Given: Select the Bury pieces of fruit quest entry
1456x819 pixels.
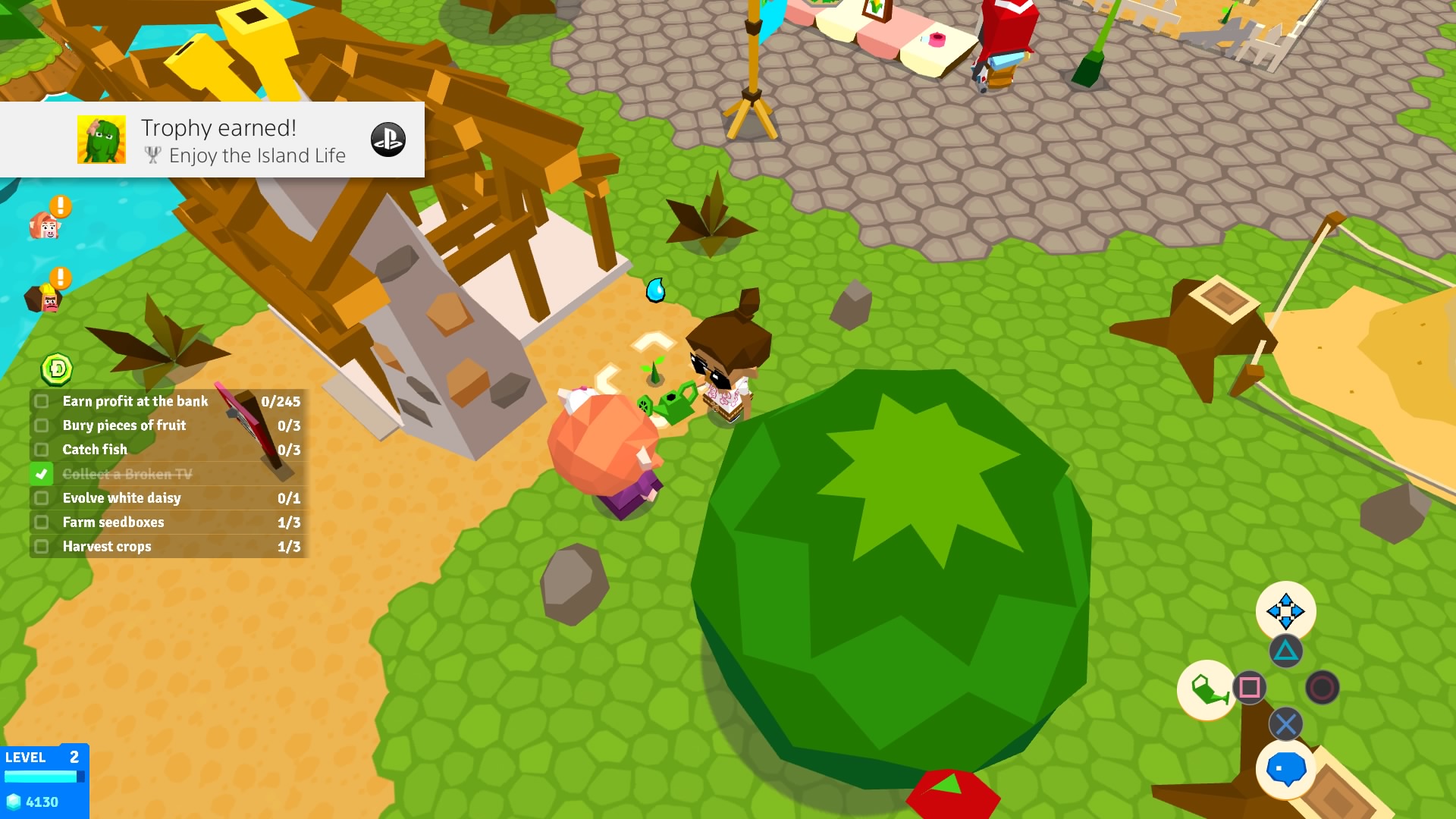Looking at the screenshot, I should click(124, 425).
